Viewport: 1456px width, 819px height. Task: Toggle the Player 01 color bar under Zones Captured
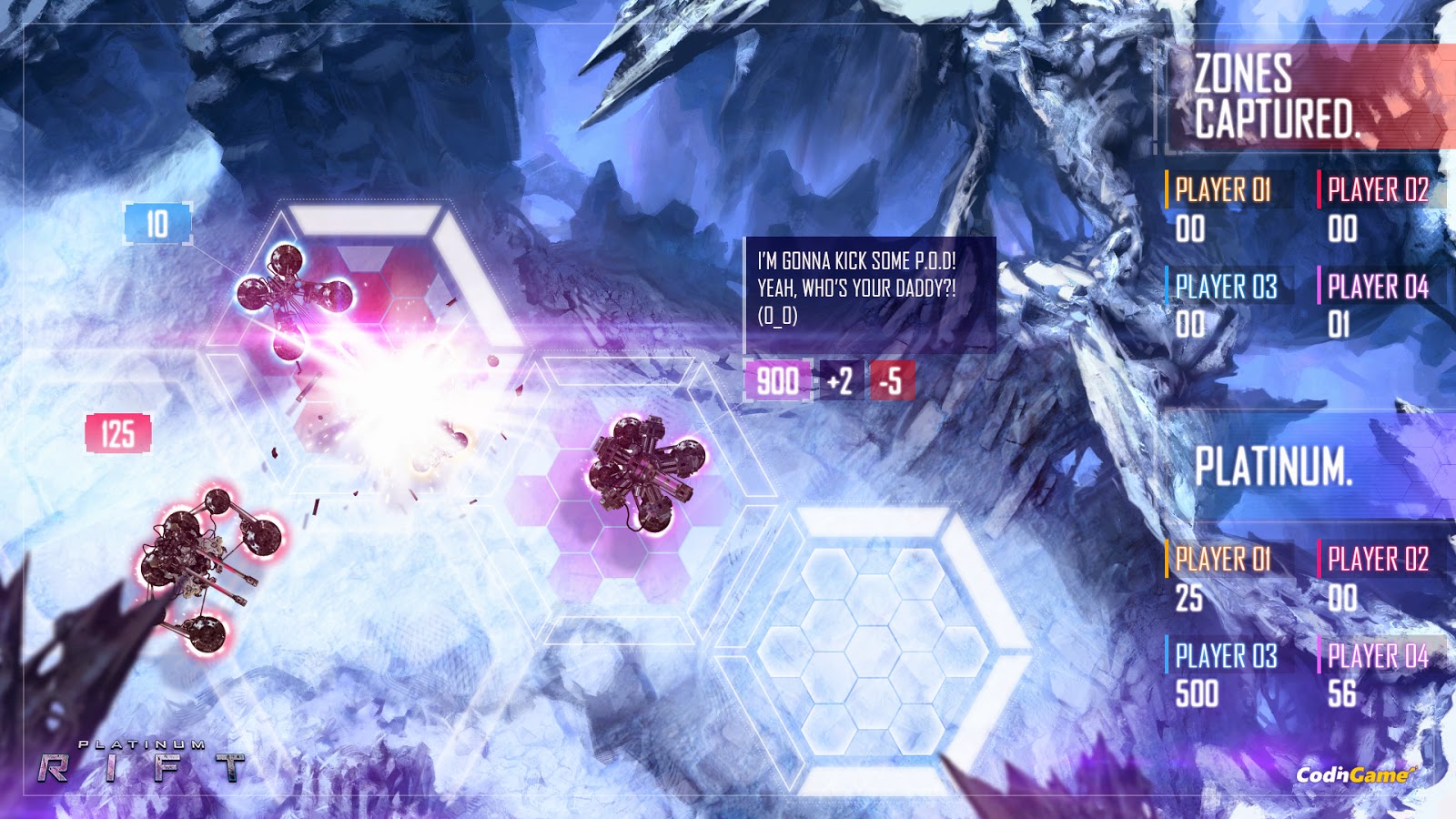pos(1168,188)
